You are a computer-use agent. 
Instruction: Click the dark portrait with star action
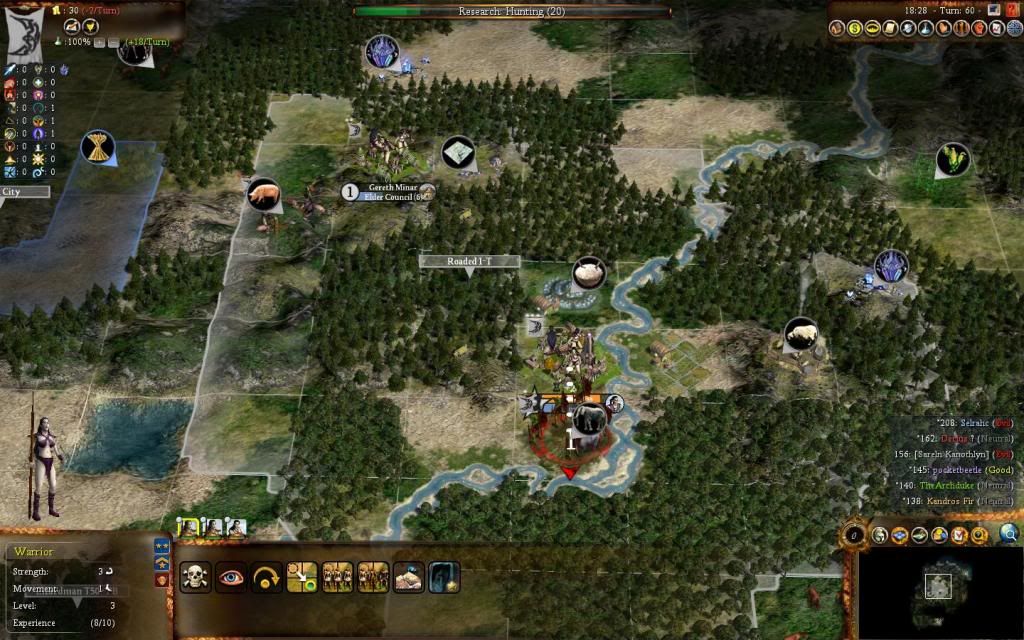[x=444, y=577]
